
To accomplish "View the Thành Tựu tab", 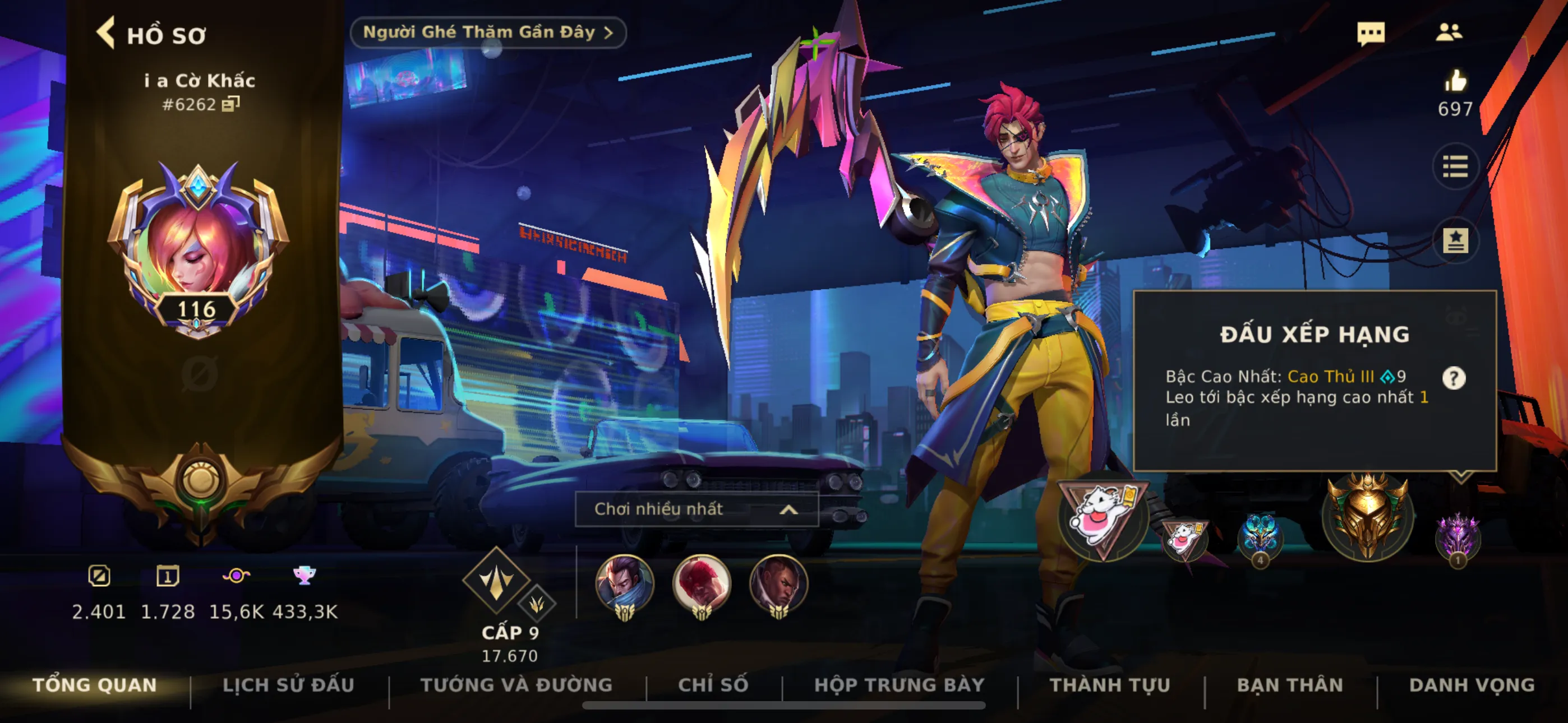I will coord(1110,685).
